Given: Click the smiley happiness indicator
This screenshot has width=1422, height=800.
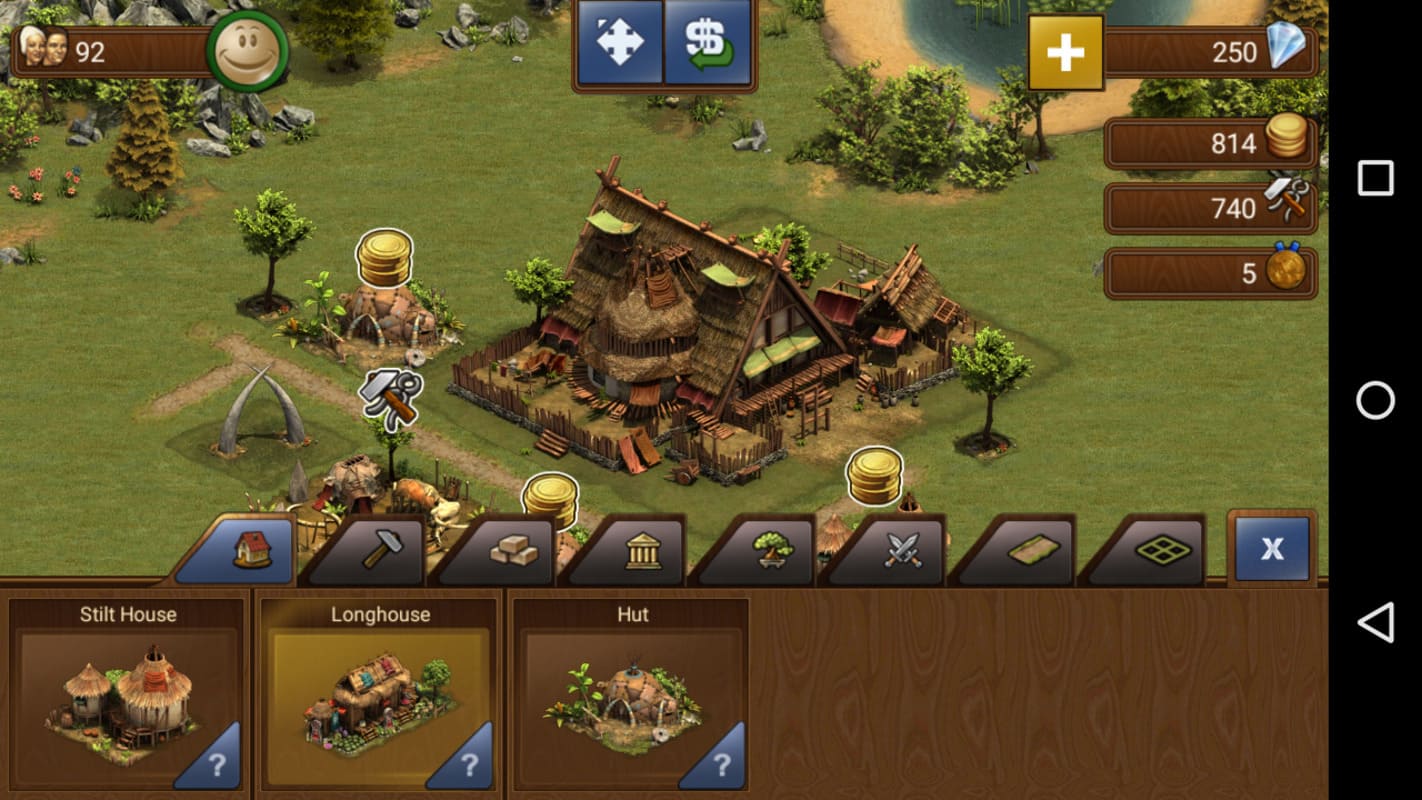Looking at the screenshot, I should point(246,51).
